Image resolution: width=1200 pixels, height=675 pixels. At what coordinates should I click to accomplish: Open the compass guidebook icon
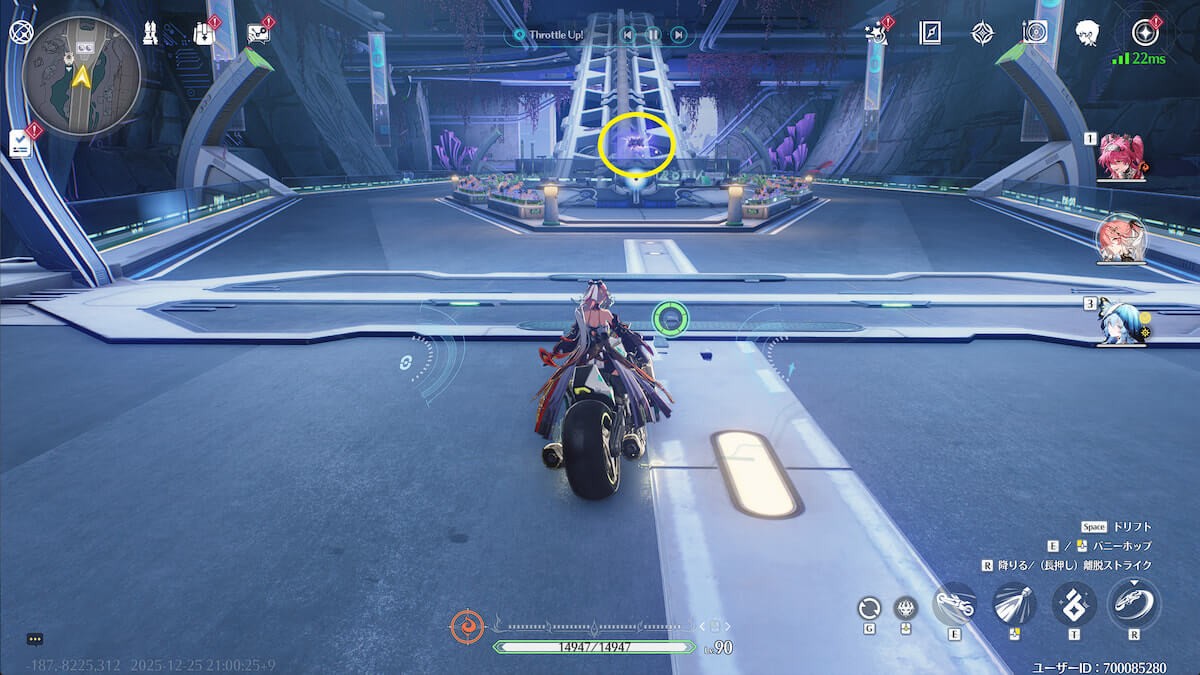[x=931, y=33]
